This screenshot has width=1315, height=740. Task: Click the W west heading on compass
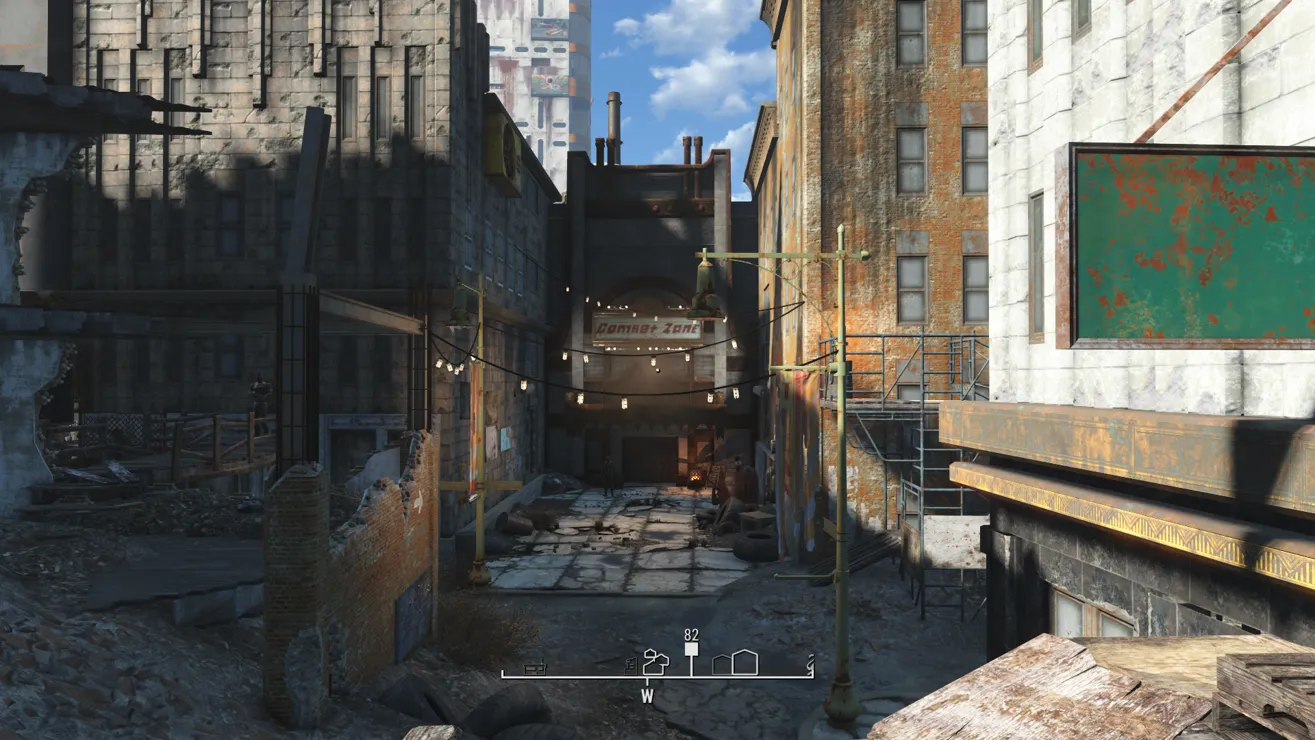[647, 696]
